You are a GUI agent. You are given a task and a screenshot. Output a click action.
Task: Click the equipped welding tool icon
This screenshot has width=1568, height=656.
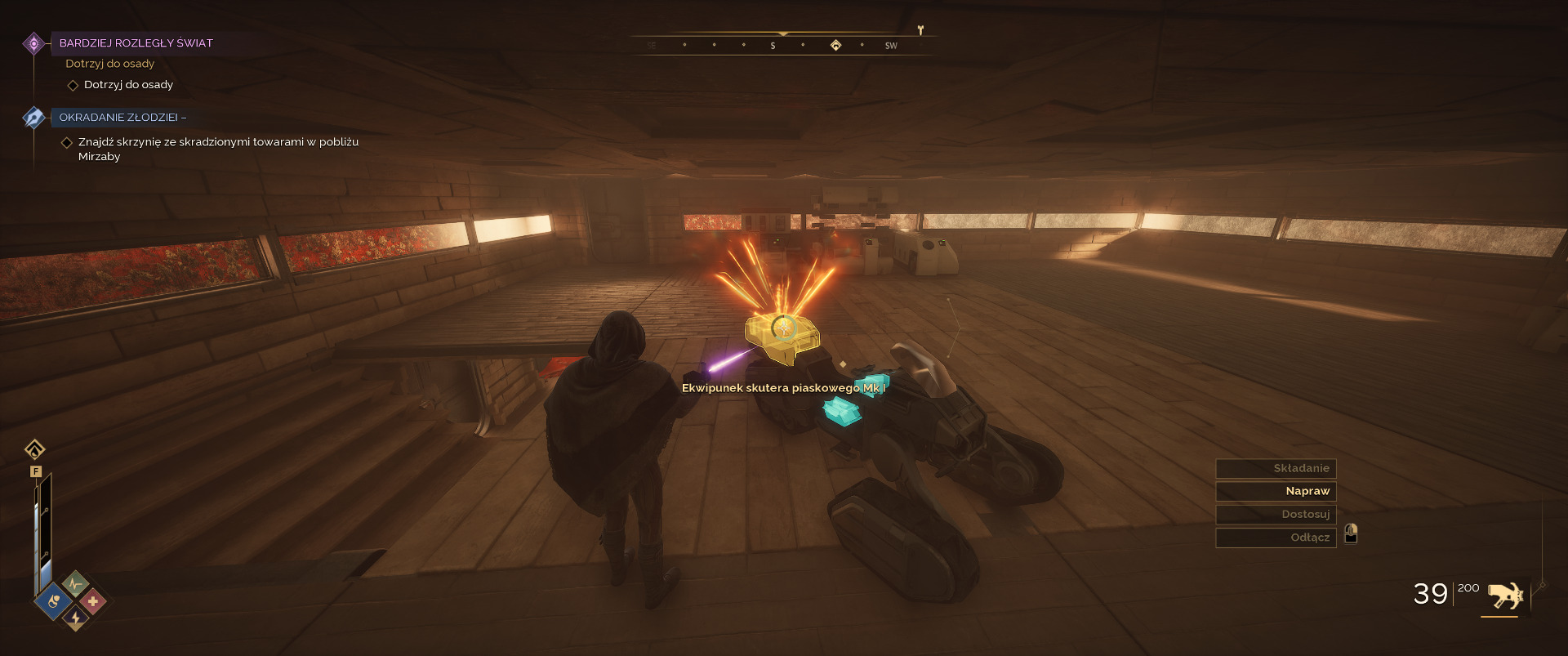[1504, 595]
